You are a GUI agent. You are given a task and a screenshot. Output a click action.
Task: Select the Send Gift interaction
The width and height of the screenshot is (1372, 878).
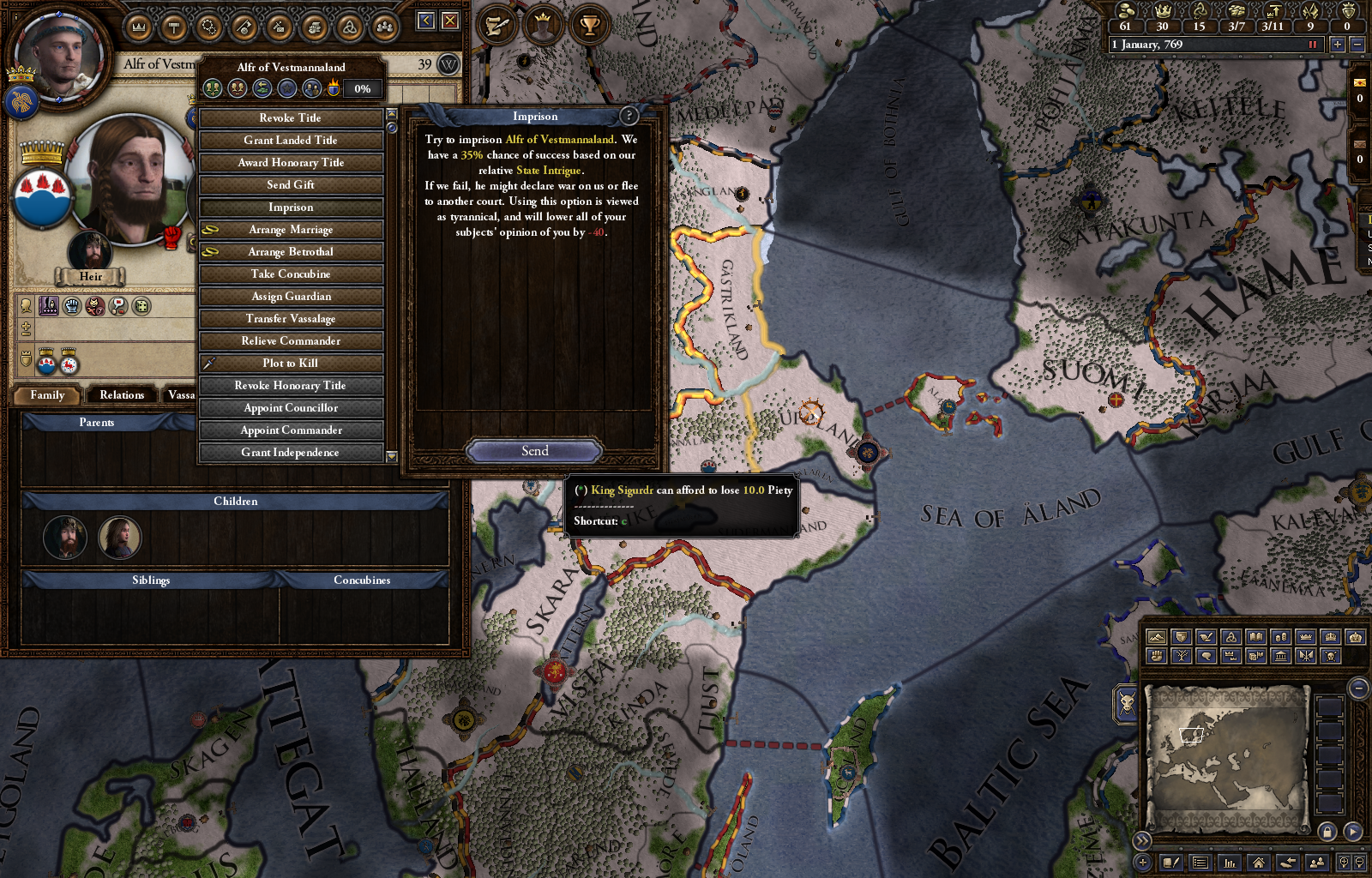click(291, 184)
